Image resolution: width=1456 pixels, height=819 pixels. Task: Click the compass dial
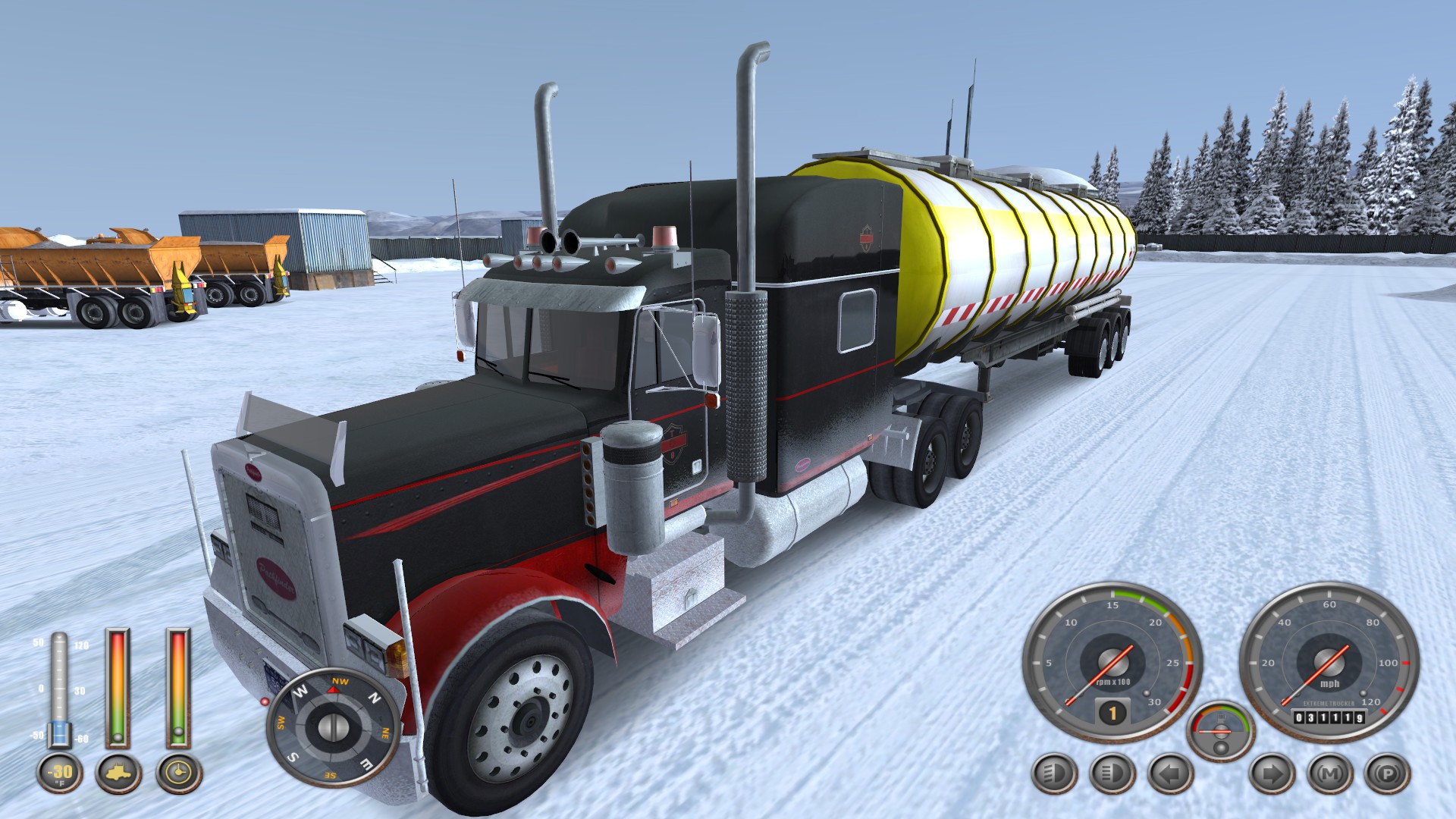coord(333,727)
